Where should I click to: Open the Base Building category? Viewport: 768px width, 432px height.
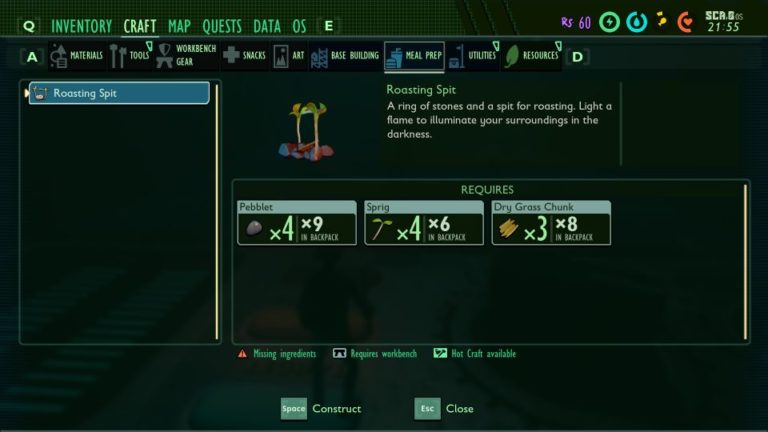pos(343,56)
